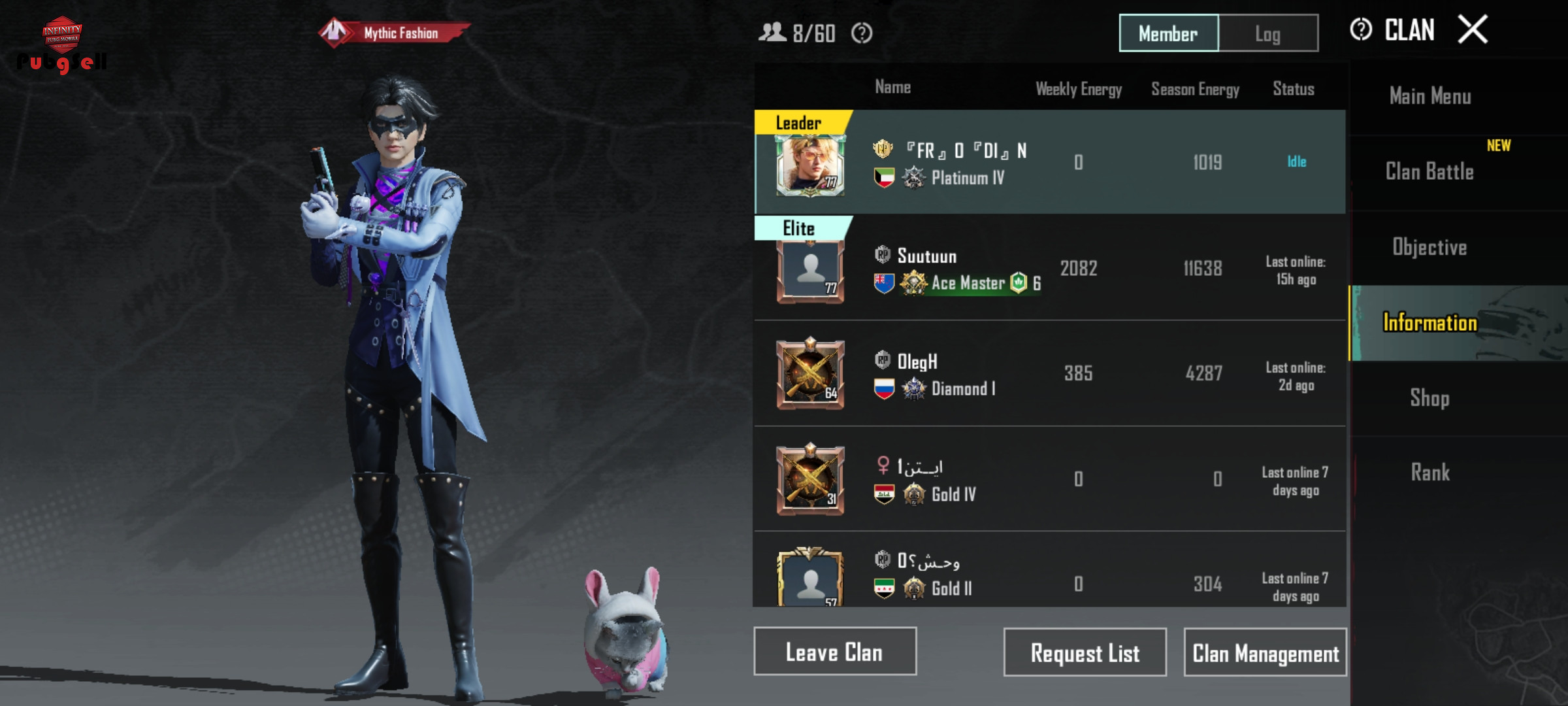The image size is (1568, 706).
Task: Open the clan Shop
Action: point(1429,398)
